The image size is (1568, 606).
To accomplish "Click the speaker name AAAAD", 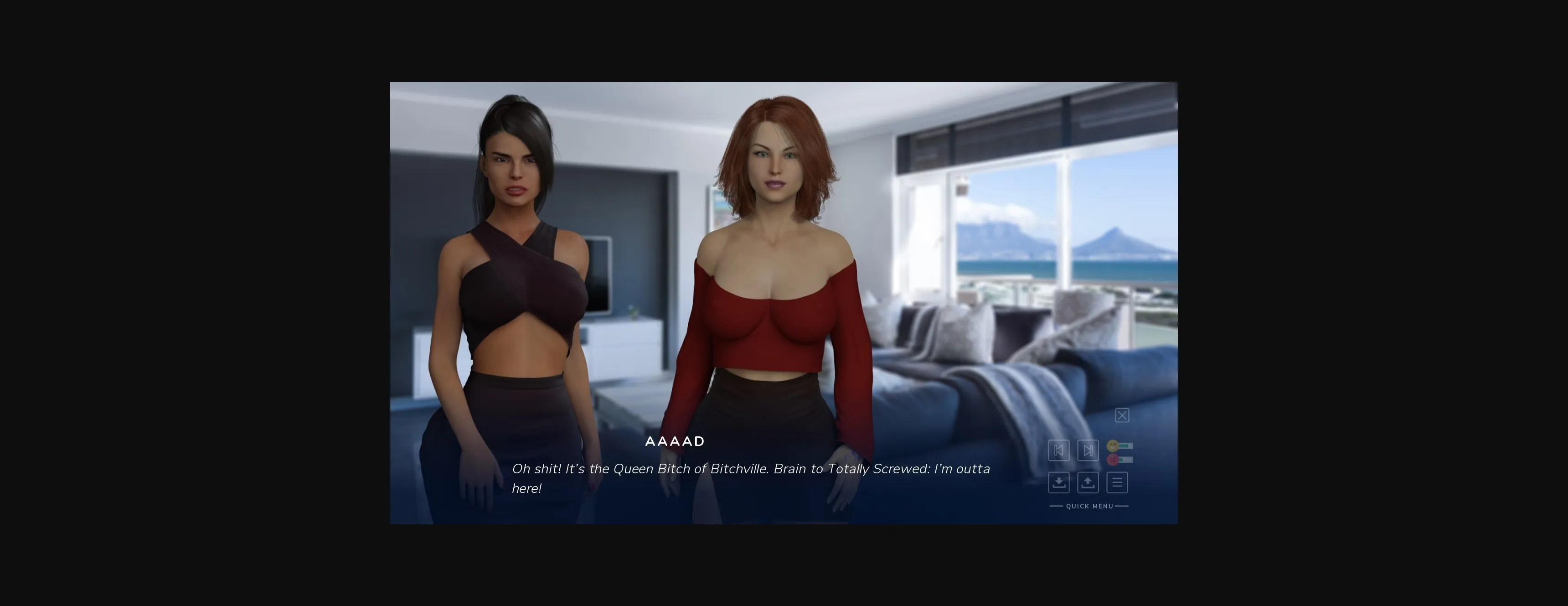I will coord(675,441).
